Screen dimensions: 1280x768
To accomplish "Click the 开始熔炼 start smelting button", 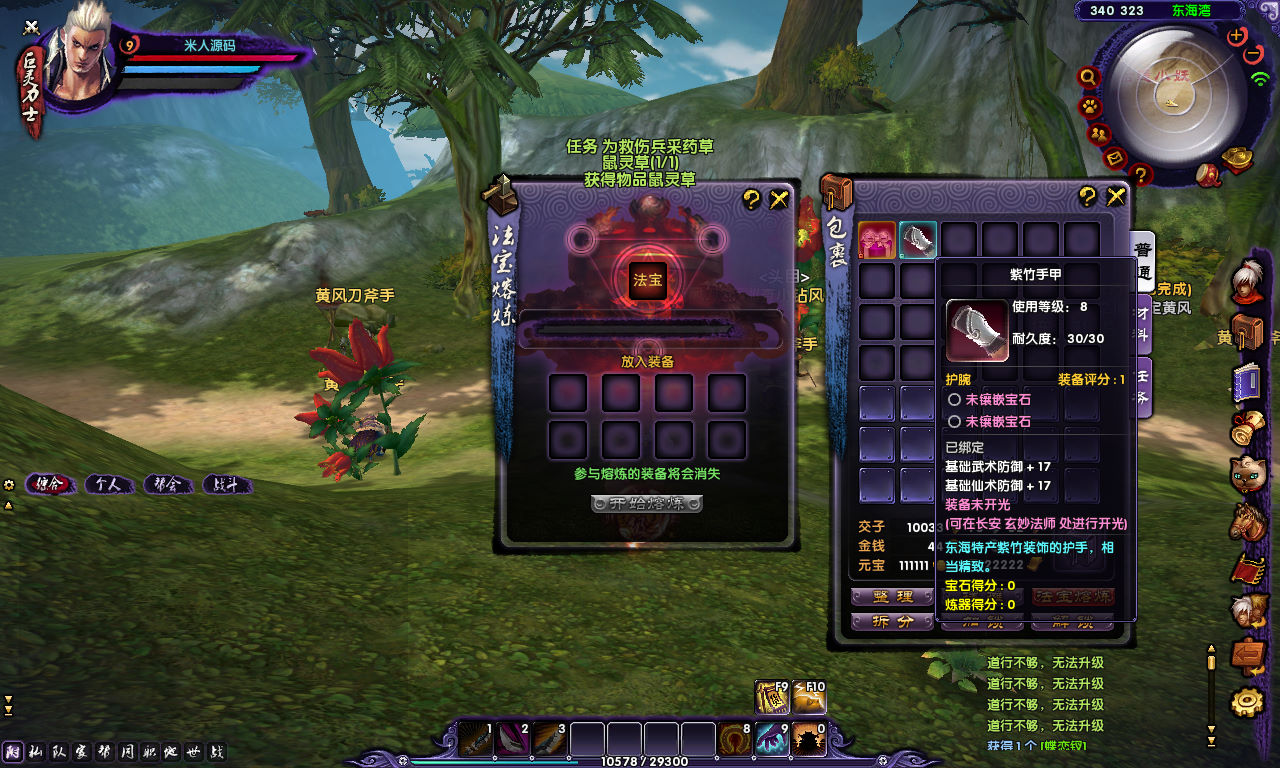I will coord(646,503).
